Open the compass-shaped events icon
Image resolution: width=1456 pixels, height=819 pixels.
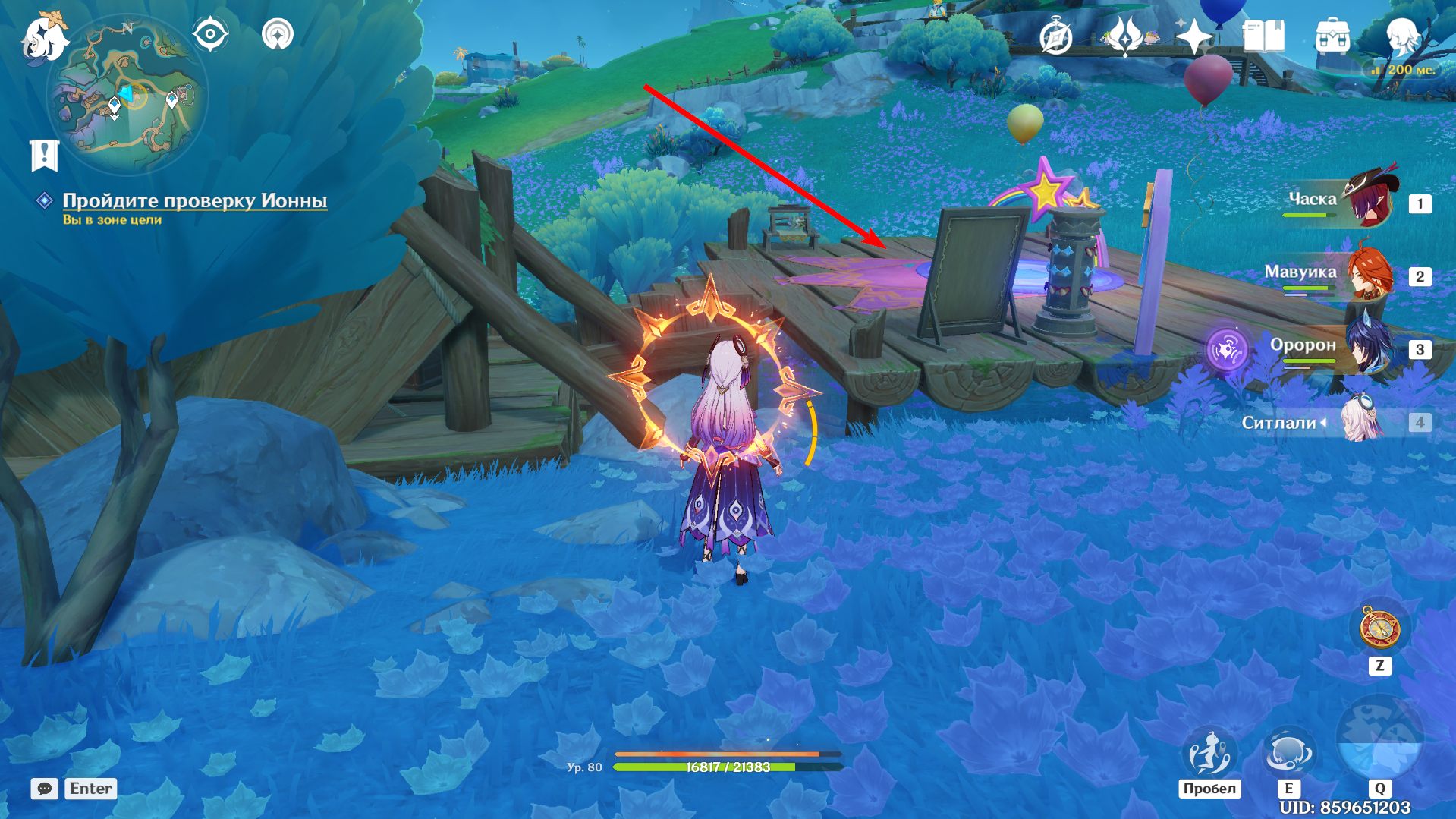(1055, 37)
